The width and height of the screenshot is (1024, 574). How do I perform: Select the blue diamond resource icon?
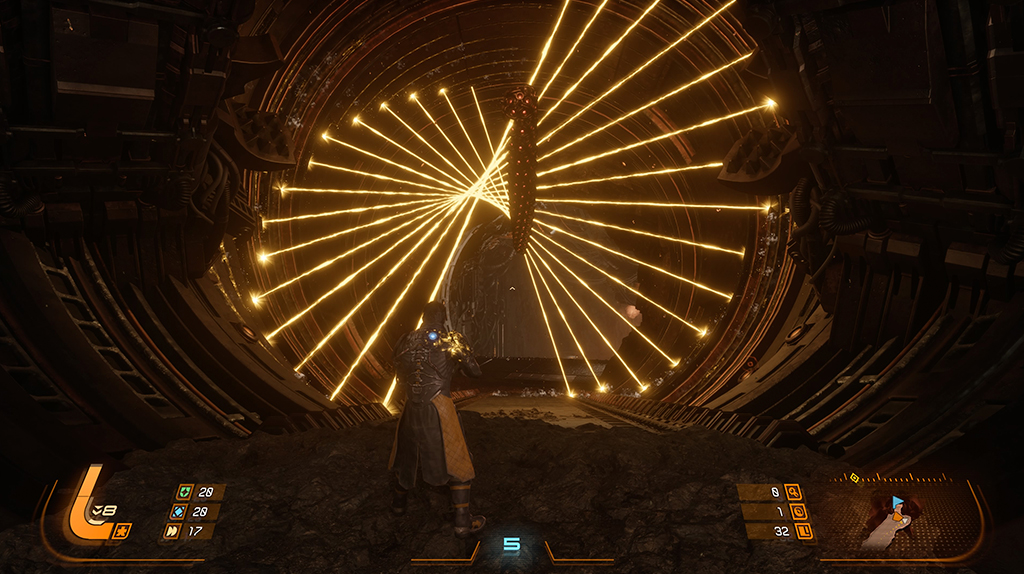tap(177, 512)
